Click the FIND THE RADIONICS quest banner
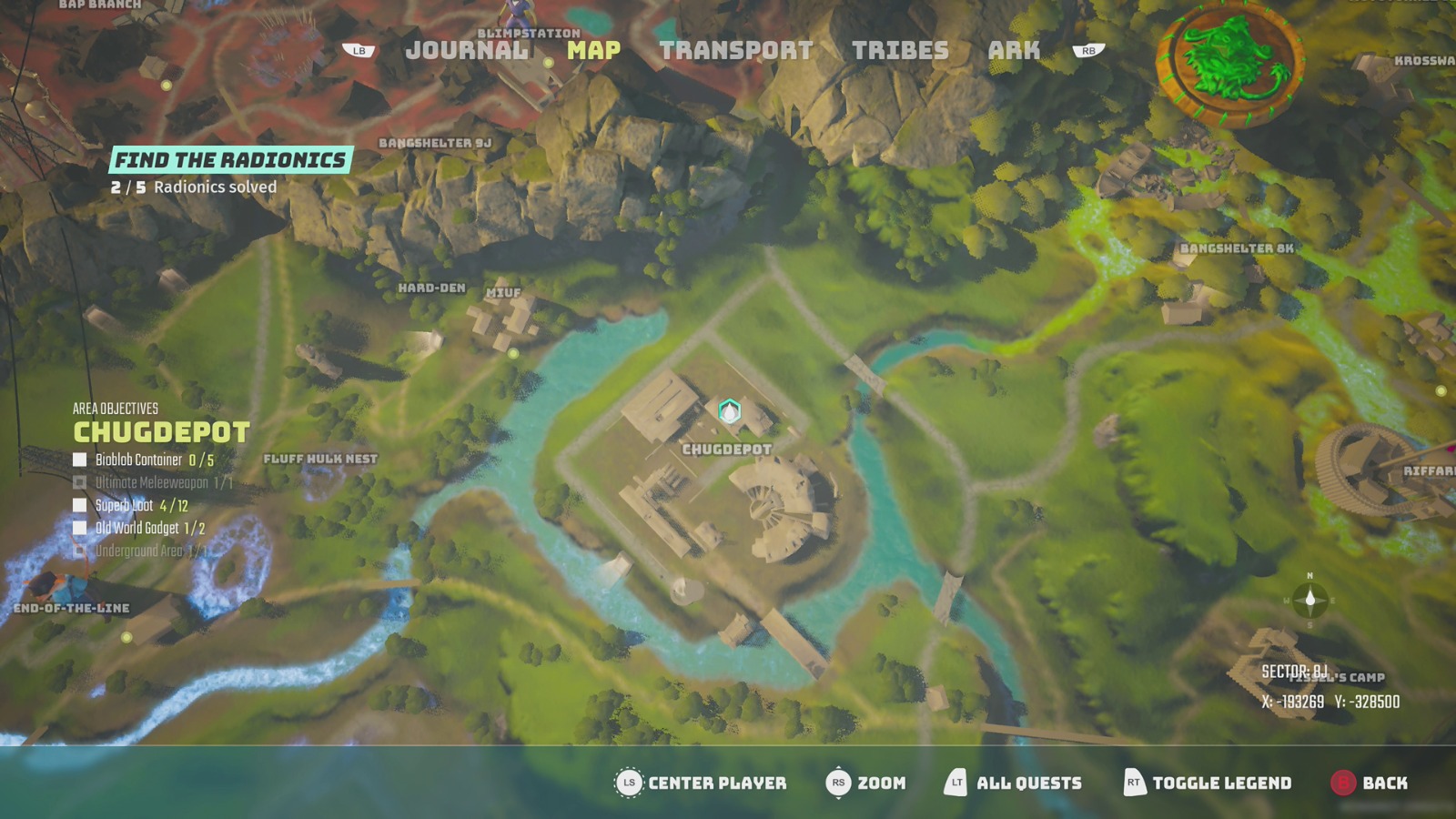The width and height of the screenshot is (1456, 819). click(230, 159)
